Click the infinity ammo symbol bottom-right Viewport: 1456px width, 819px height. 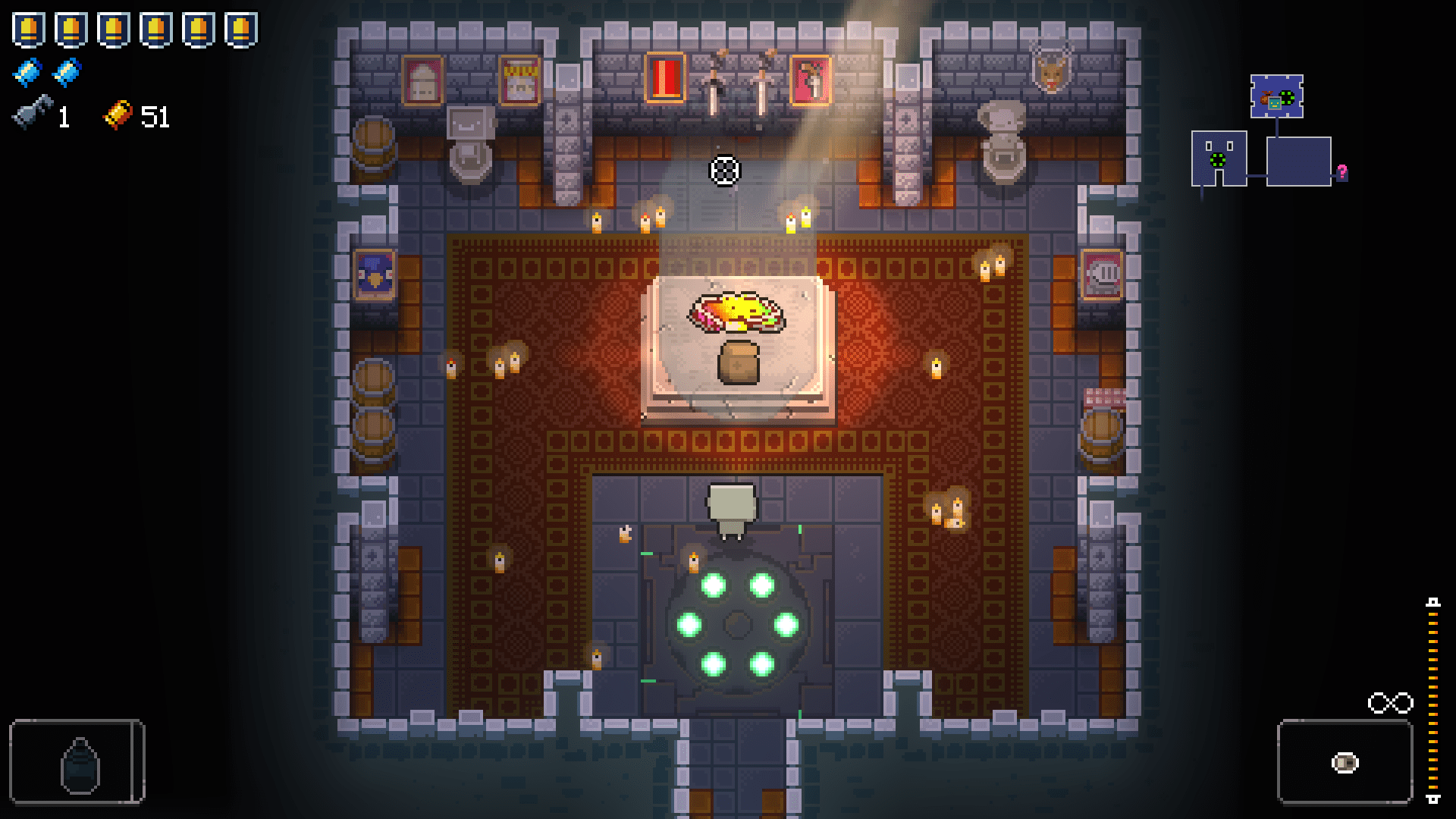pos(1389,703)
